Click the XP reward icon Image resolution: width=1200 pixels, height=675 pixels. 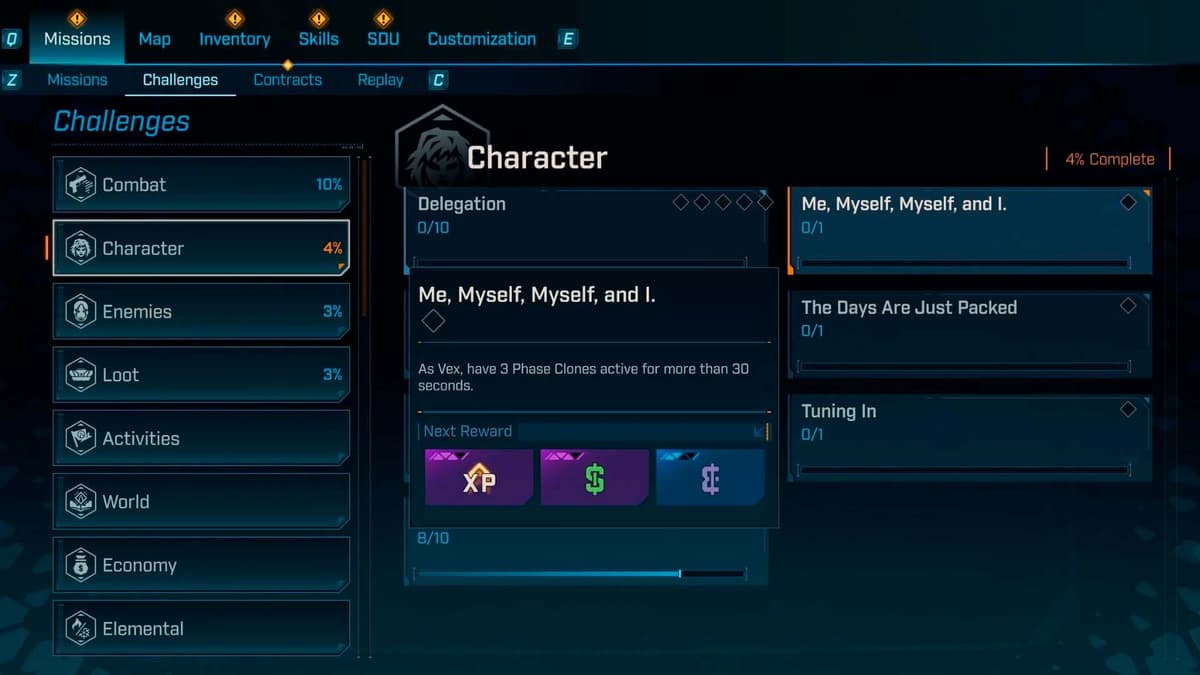(478, 478)
